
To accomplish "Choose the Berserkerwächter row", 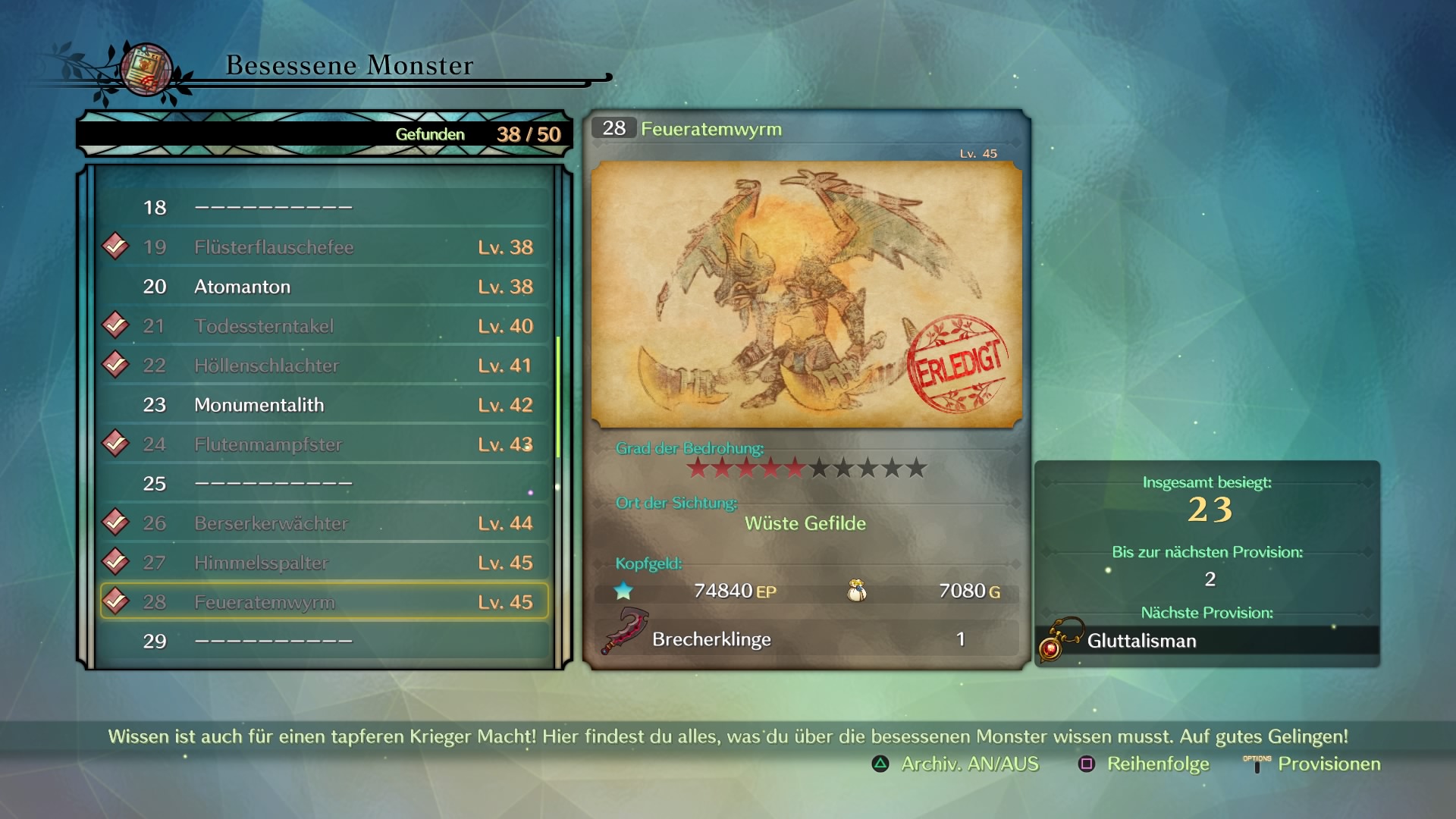I will point(325,523).
